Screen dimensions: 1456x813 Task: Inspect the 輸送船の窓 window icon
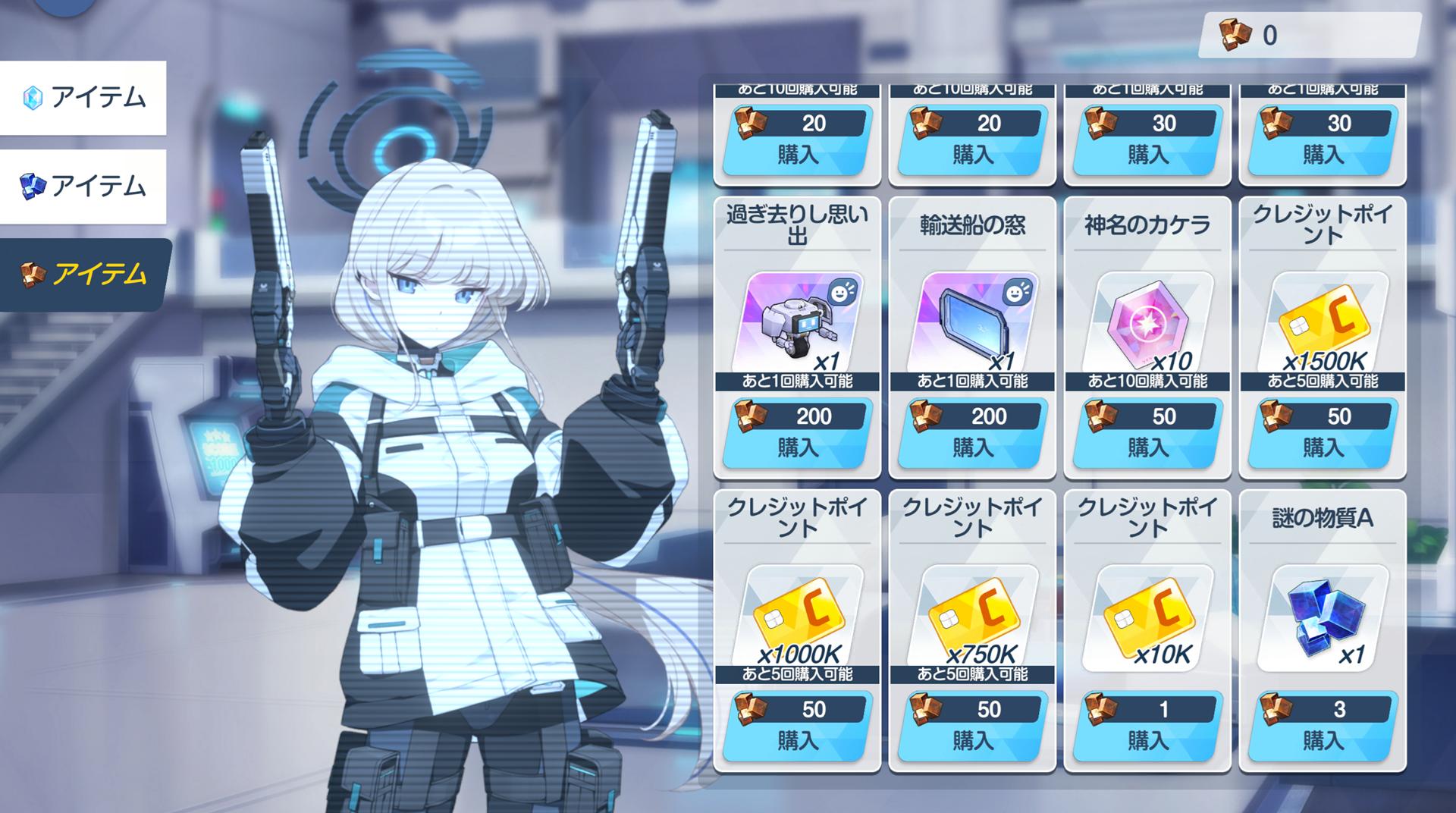click(972, 322)
